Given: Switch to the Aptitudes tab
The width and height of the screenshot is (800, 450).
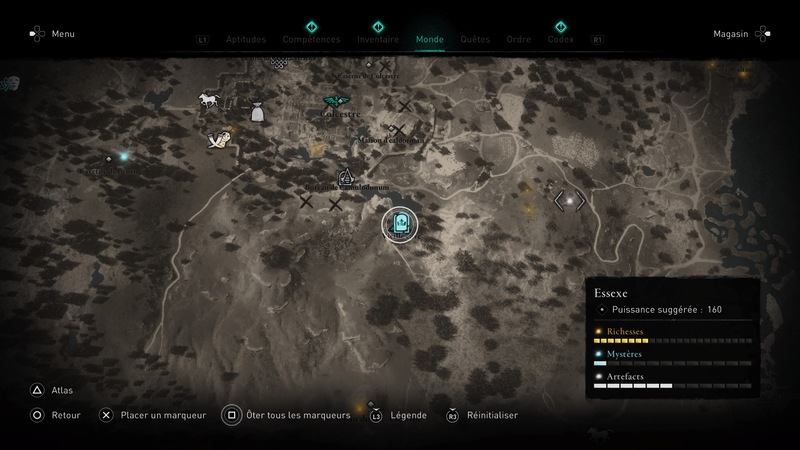Looking at the screenshot, I should (246, 40).
